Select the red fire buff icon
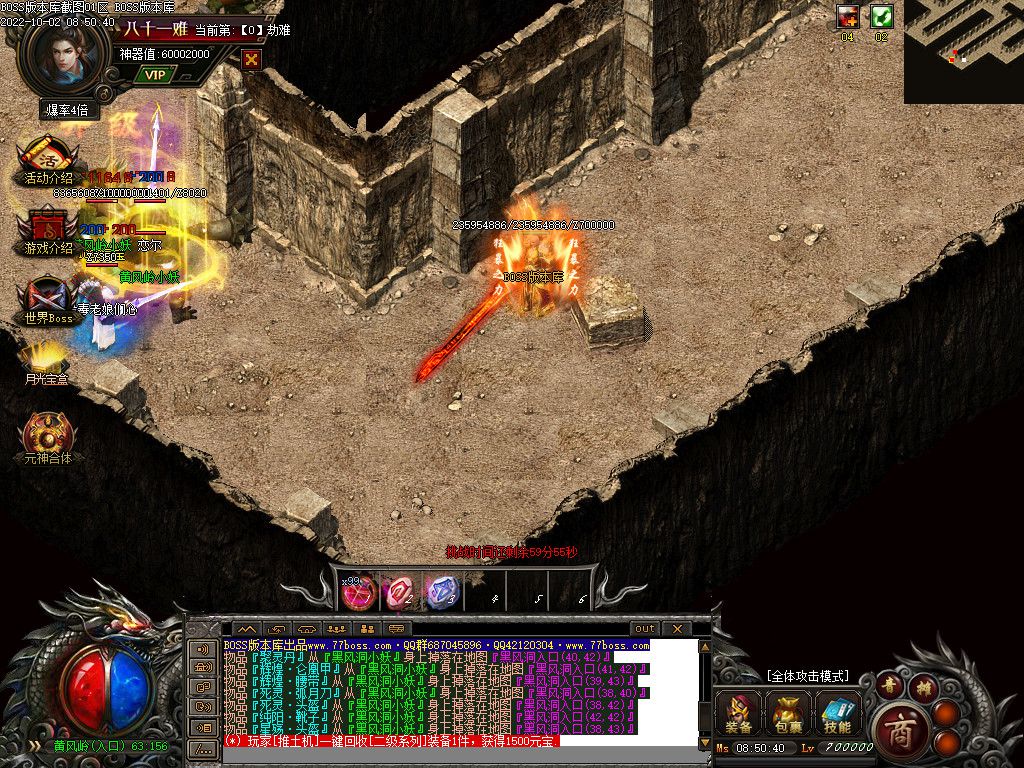This screenshot has width=1024, height=768. pyautogui.click(x=848, y=16)
